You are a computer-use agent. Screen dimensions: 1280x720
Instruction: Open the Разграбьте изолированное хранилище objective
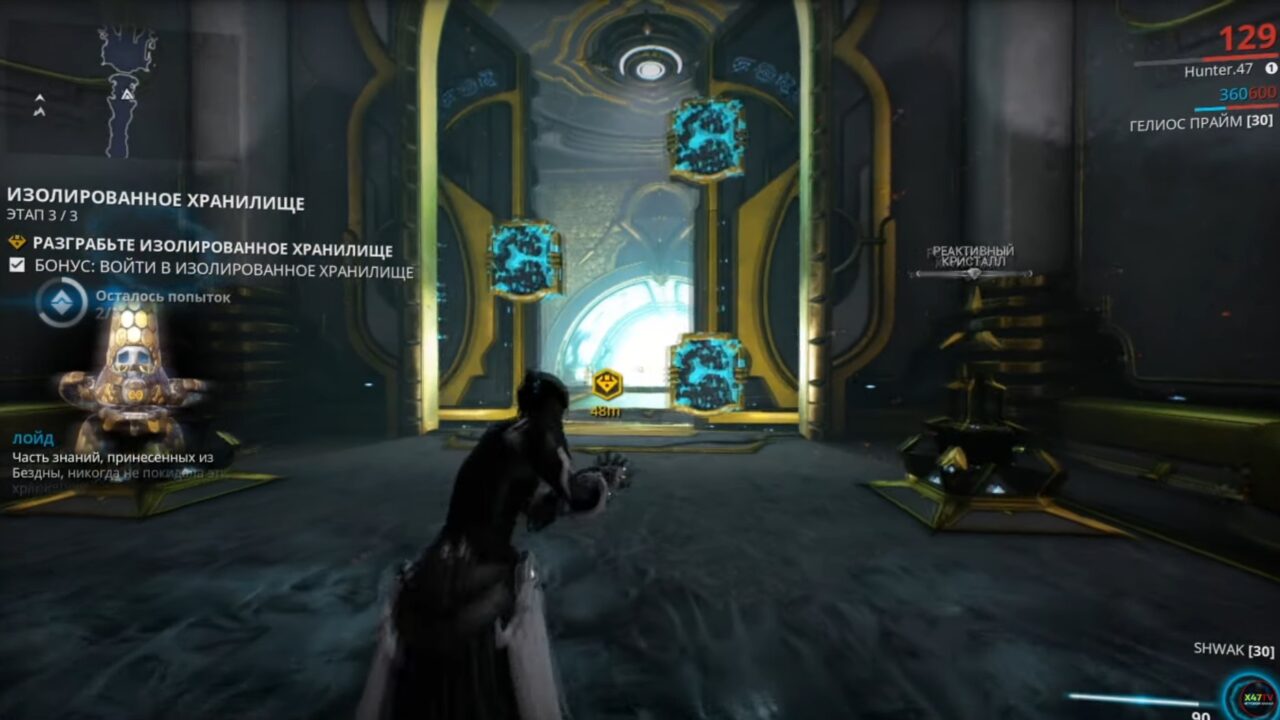212,248
